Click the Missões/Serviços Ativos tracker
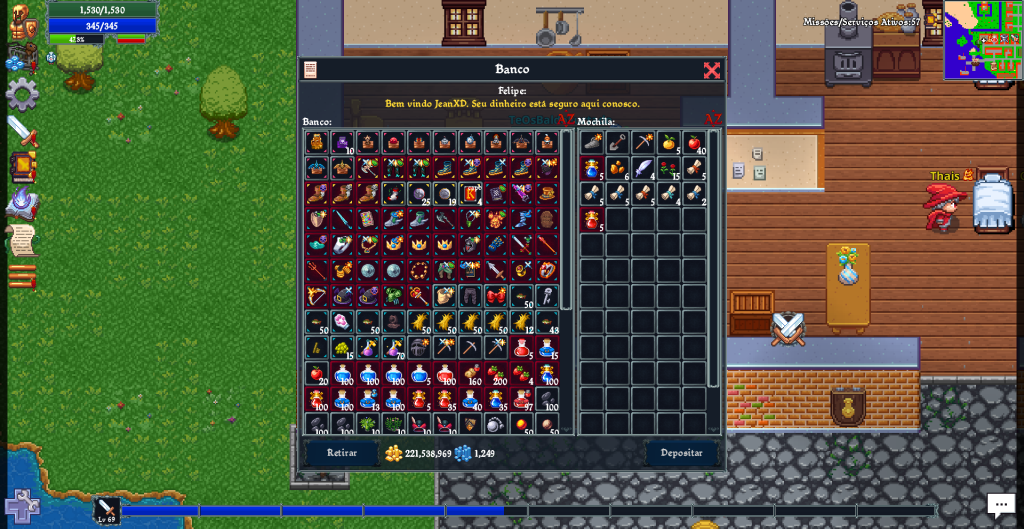 (x=861, y=22)
